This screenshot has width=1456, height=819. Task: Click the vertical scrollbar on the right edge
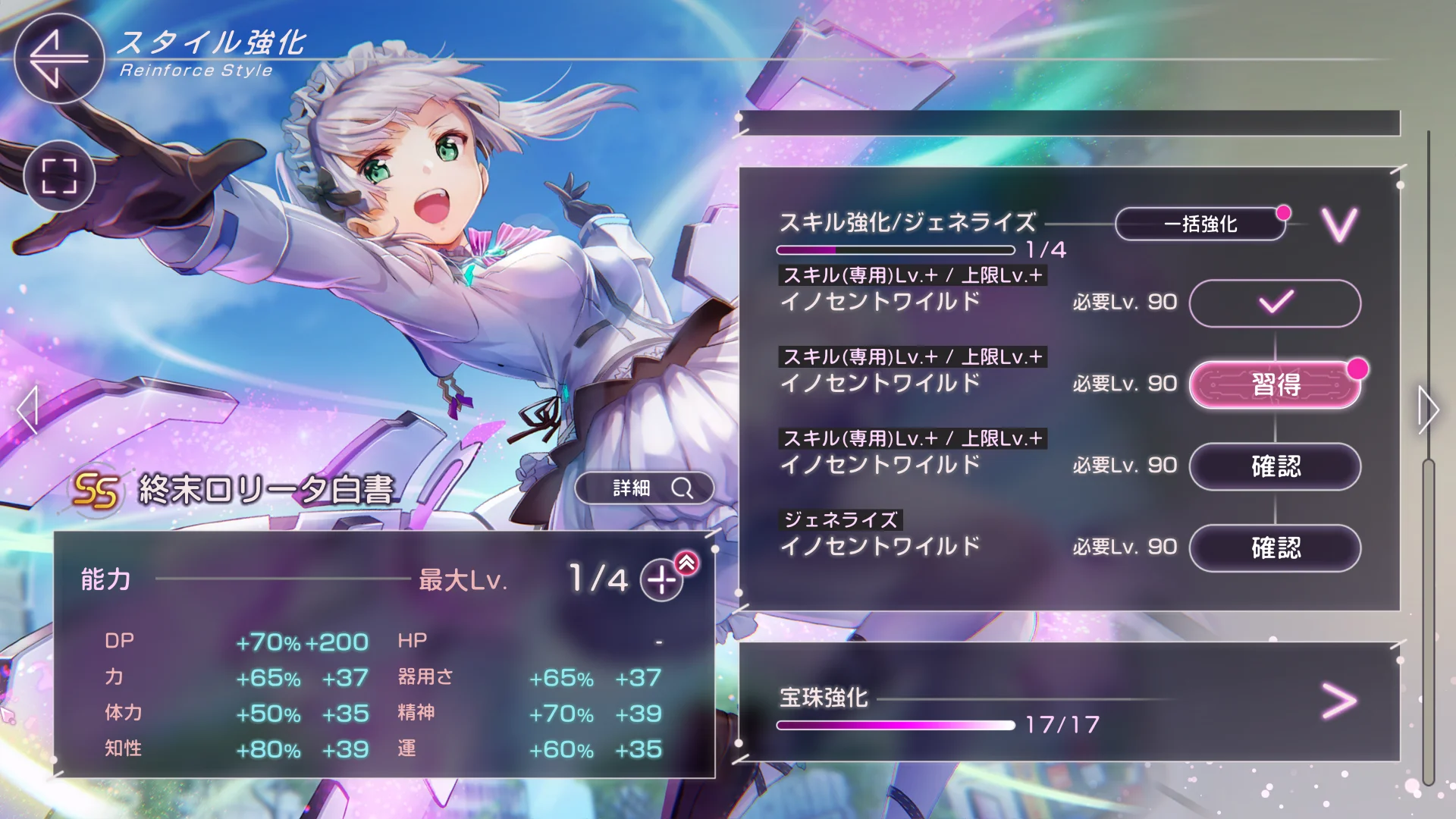tap(1429, 622)
